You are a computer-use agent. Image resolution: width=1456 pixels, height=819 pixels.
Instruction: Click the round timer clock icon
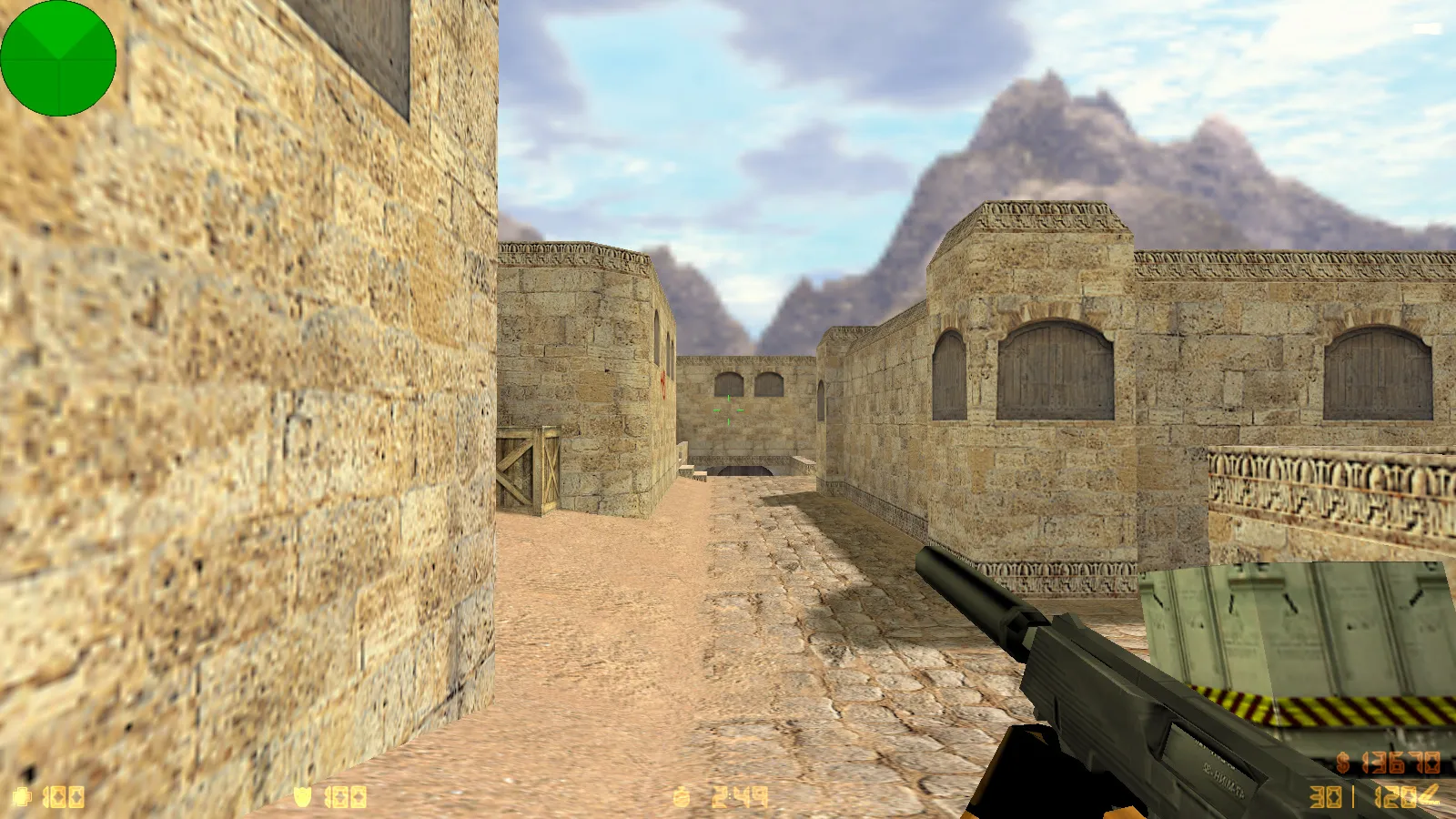point(681,795)
